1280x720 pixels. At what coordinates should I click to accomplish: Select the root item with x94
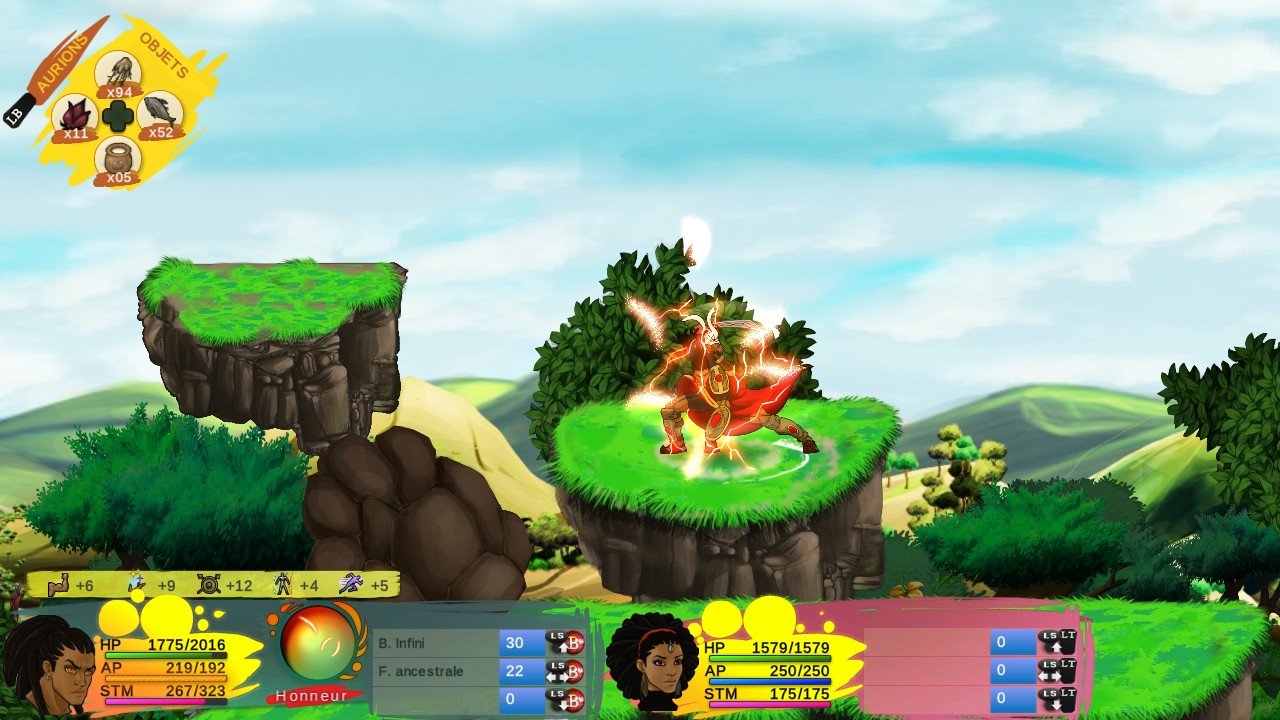tap(118, 72)
